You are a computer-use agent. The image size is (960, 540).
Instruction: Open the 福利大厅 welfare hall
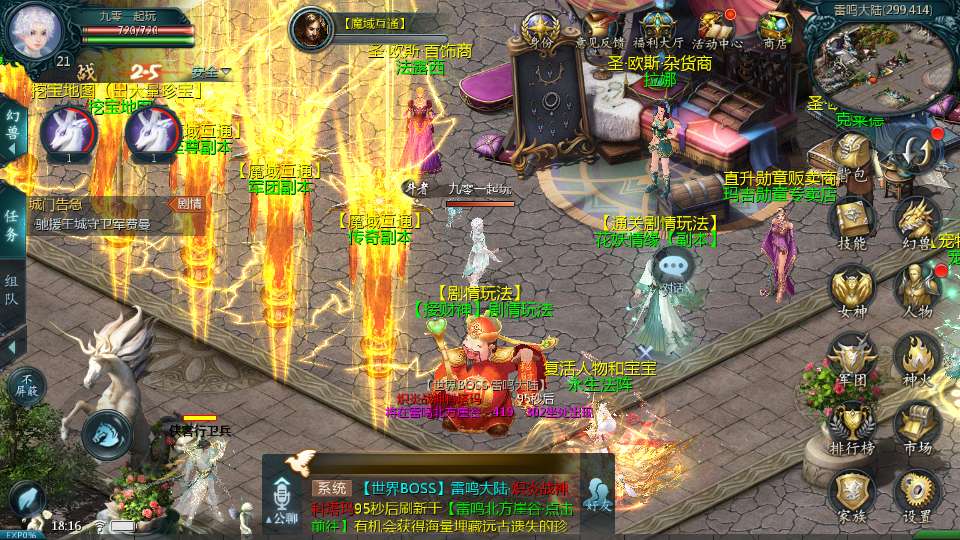pyautogui.click(x=660, y=28)
